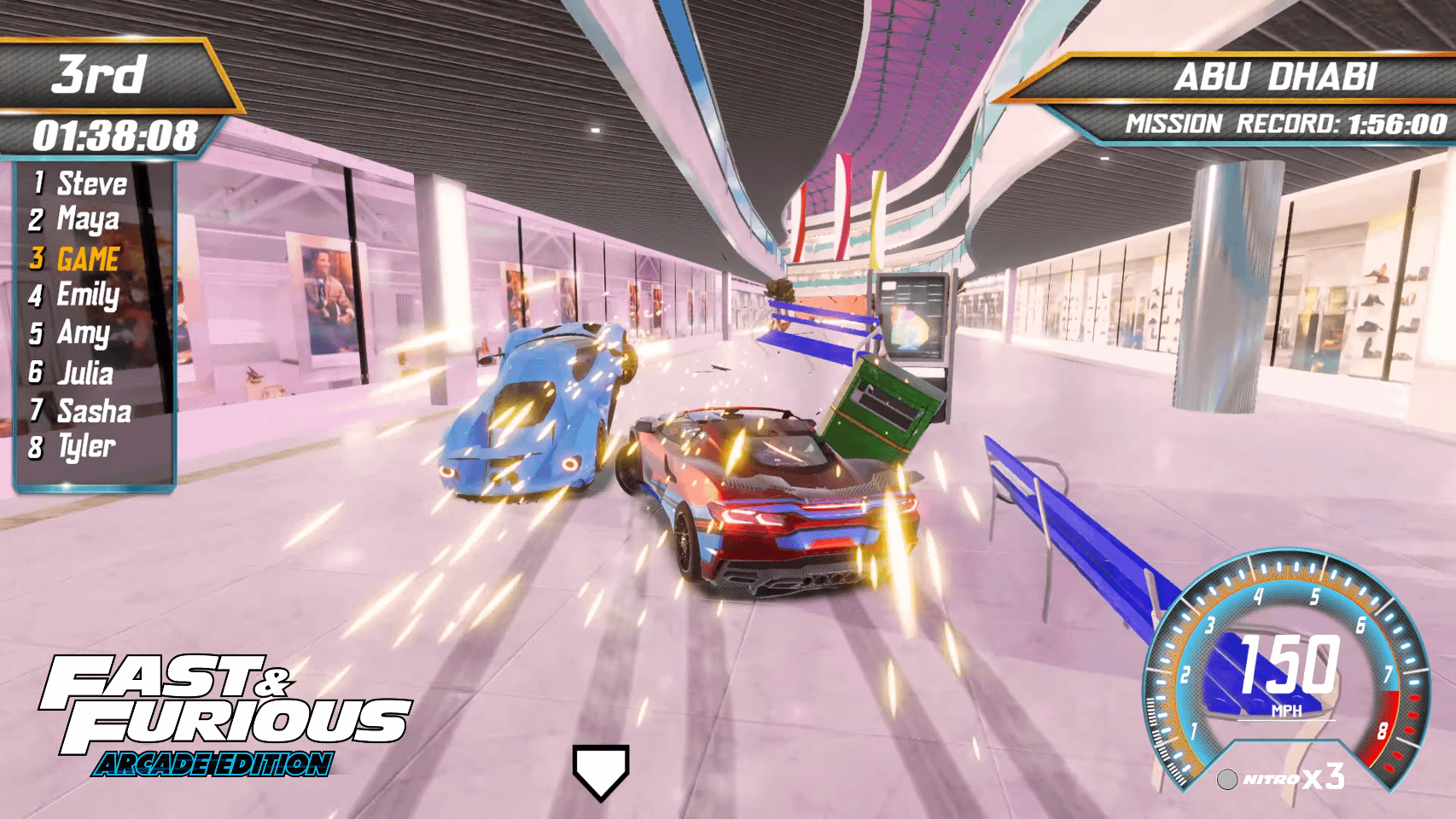Click the Abu Dhabi track banner
This screenshot has height=819, width=1456.
click(1274, 78)
